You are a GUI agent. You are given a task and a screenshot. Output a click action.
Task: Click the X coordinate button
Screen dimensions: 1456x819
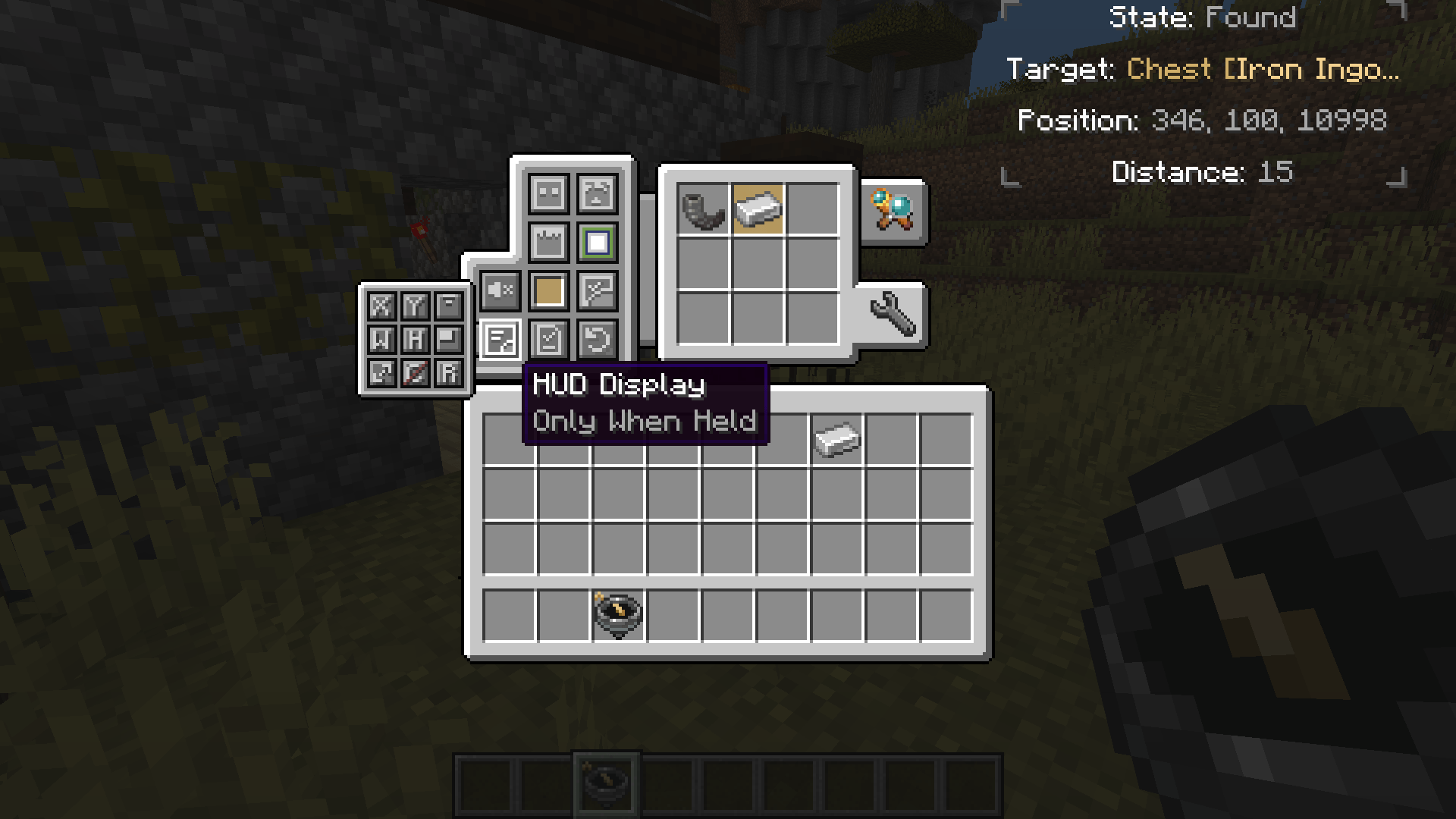pyautogui.click(x=382, y=306)
